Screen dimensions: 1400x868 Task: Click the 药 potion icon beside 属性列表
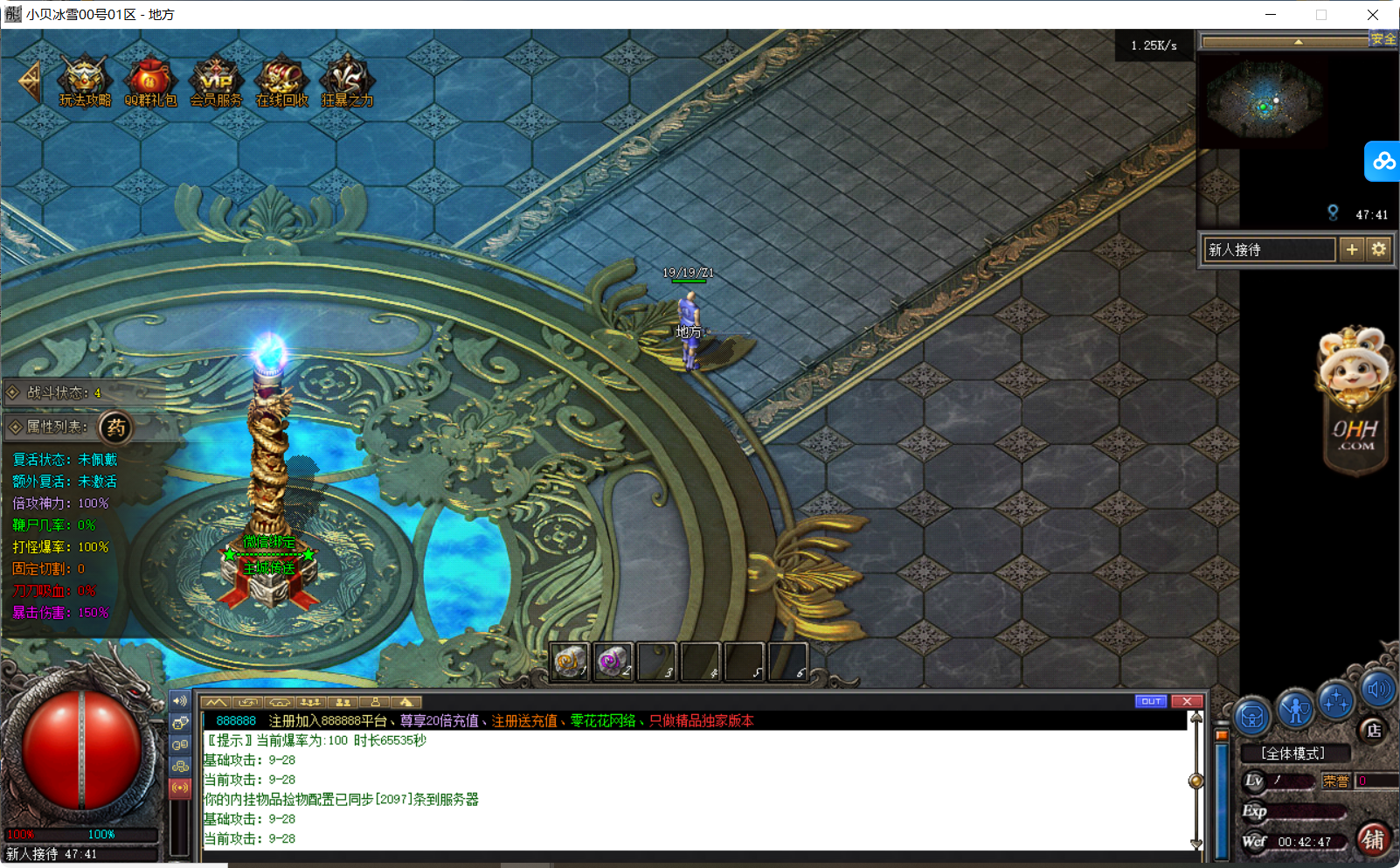point(116,428)
